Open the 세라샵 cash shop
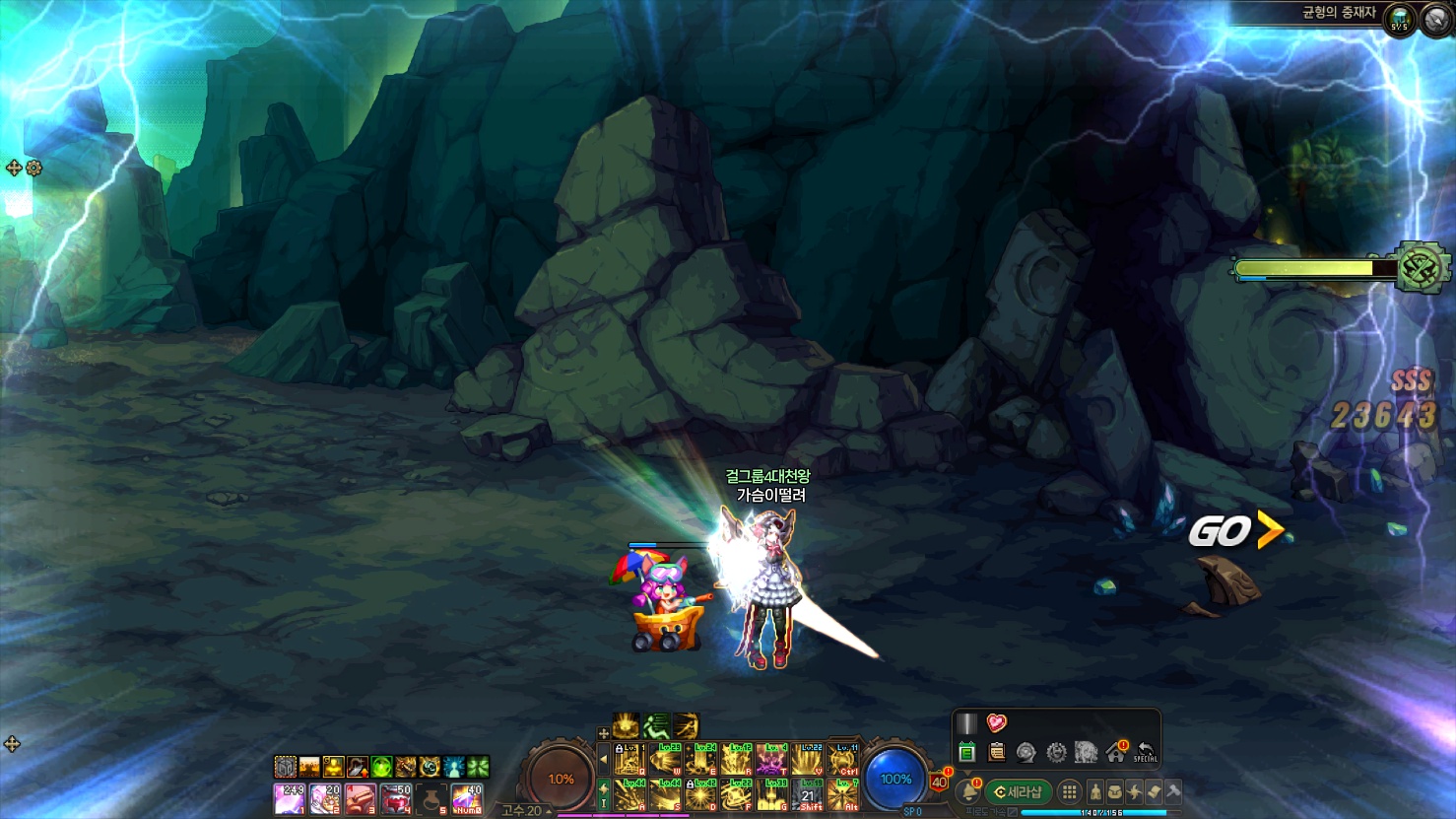The height and width of the screenshot is (819, 1456). point(1019,791)
